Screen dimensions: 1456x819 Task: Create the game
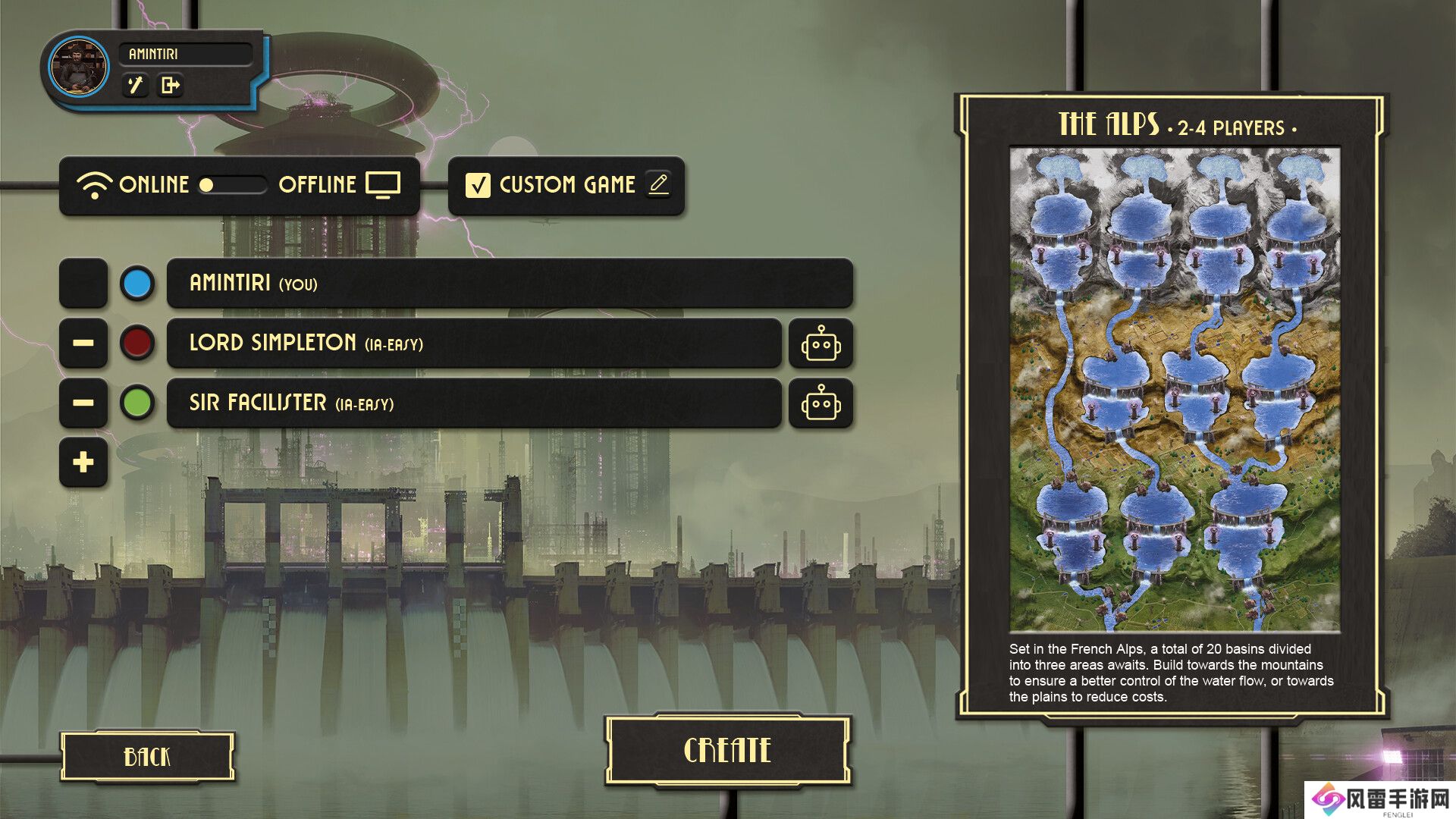point(727,751)
